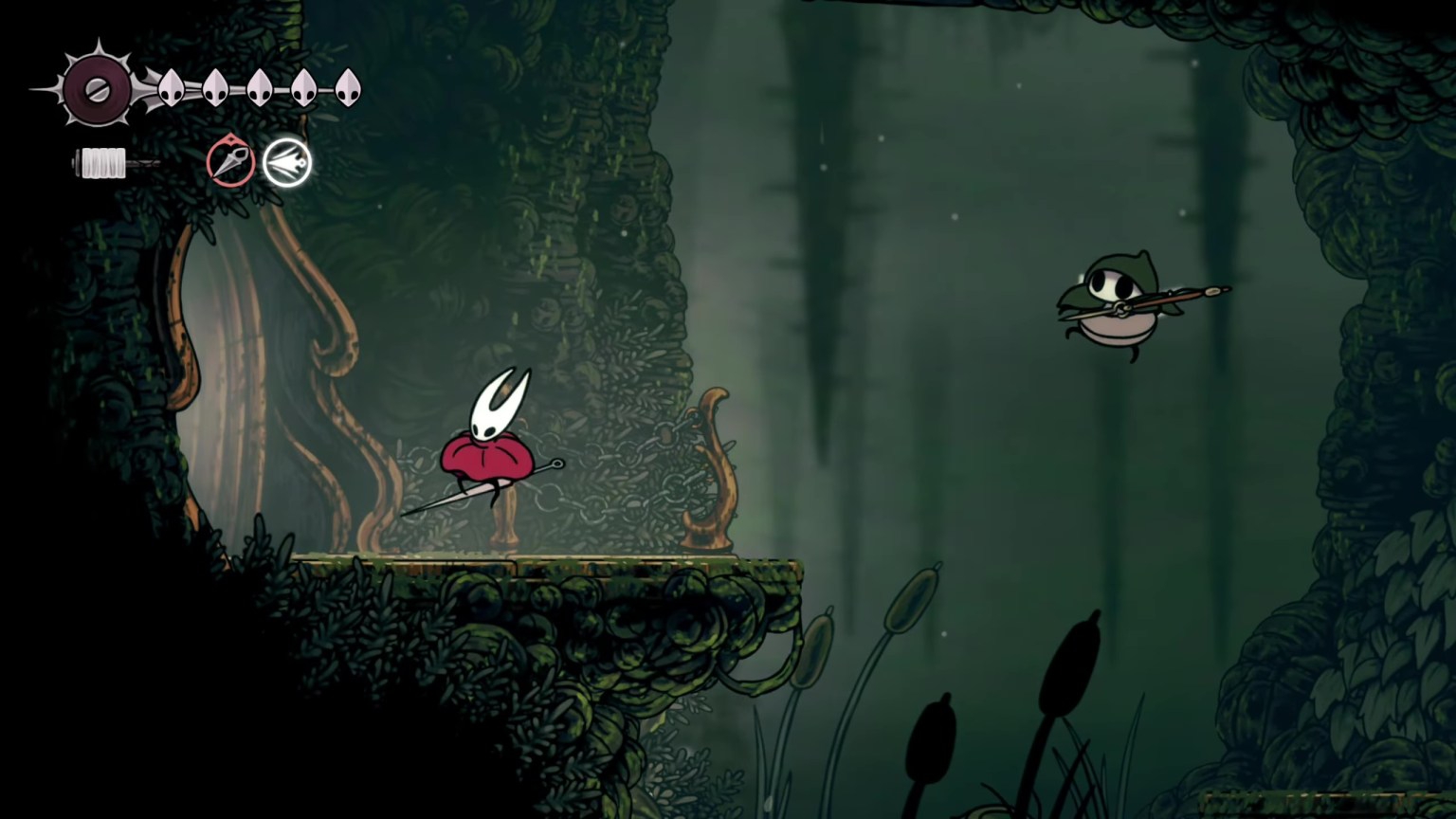
Task: Select the white-ringed triple-pin tool icon
Action: point(287,163)
